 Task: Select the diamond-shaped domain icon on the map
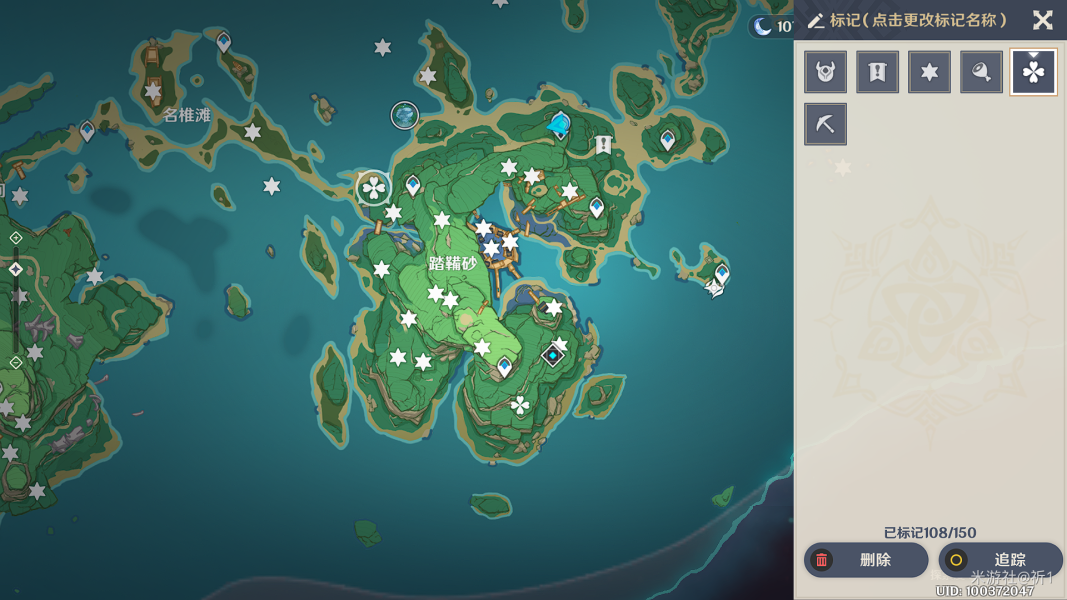(552, 355)
